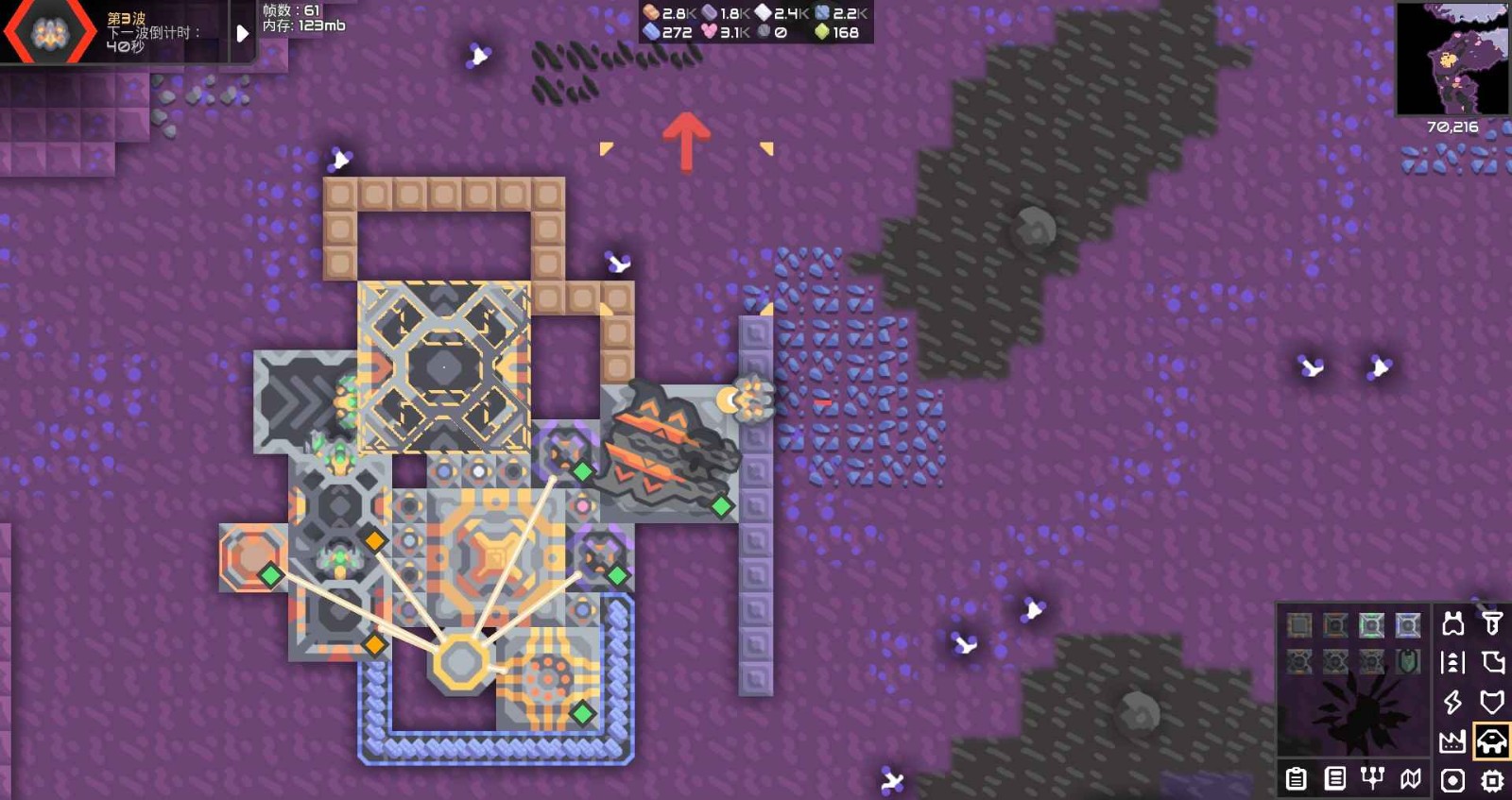
Task: Switch to the logic processor category
Action: click(x=1492, y=780)
